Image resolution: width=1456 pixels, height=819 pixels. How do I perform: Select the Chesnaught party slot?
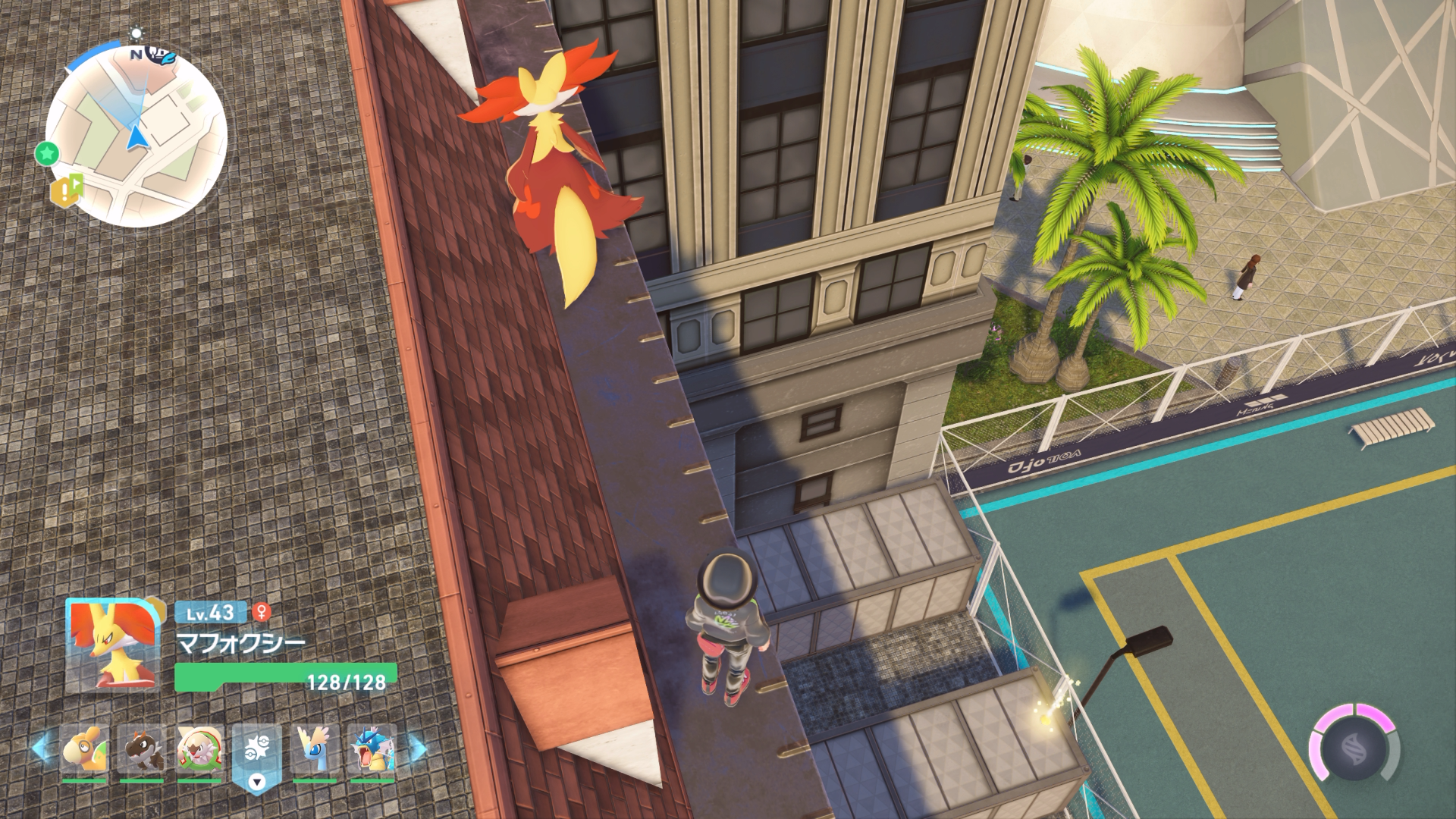click(199, 749)
